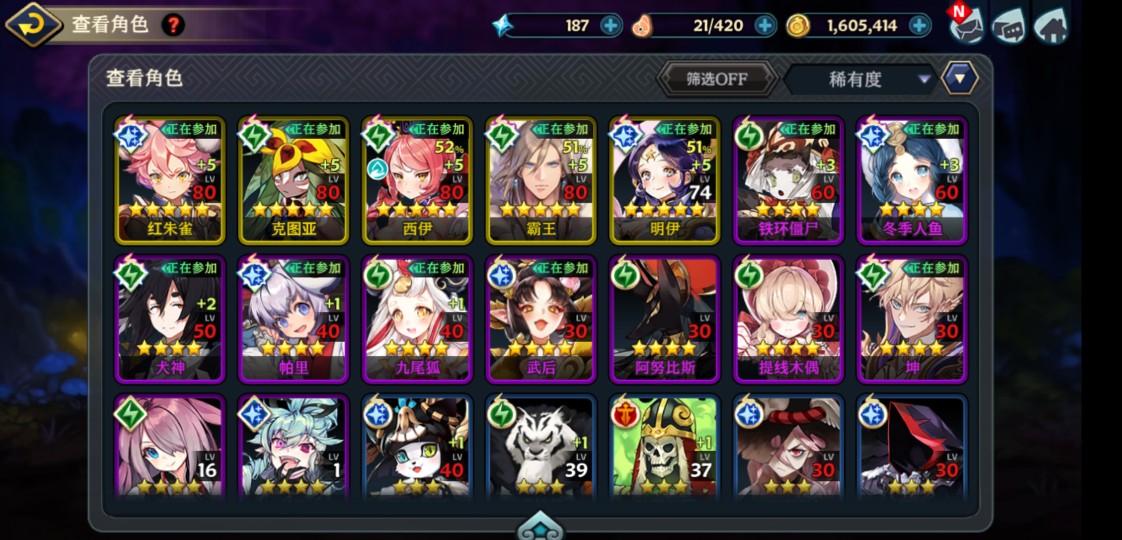
Task: Refill stamina with its plus button
Action: 765,26
